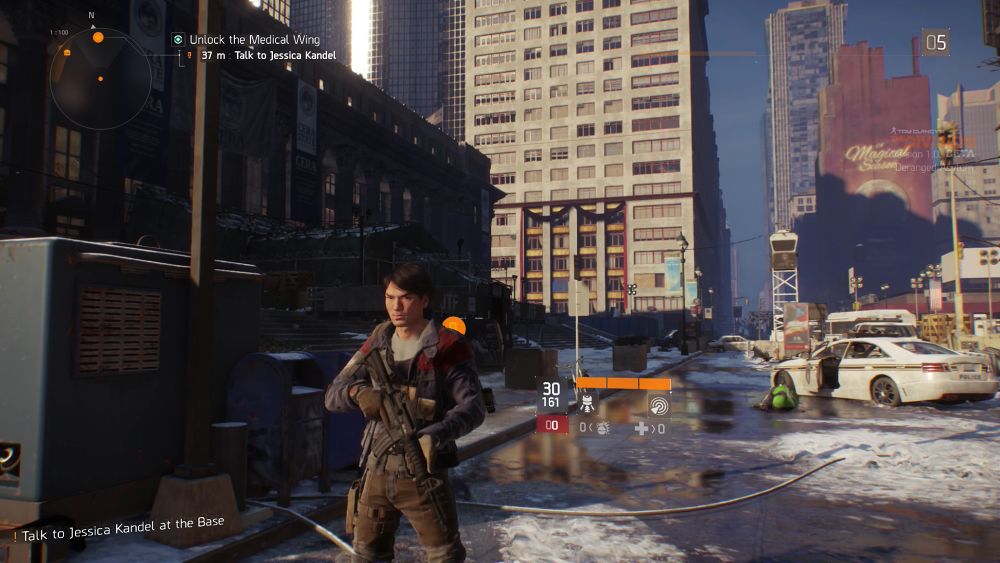Click the small orange building icon on minimap

[67, 51]
